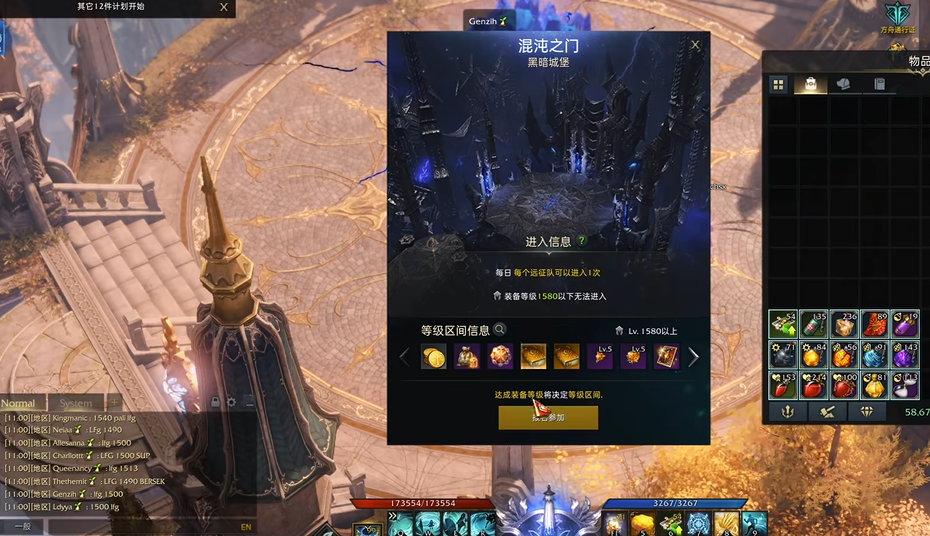Open the 一般 chat channel selector
Image resolution: width=930 pixels, height=536 pixels.
22,526
